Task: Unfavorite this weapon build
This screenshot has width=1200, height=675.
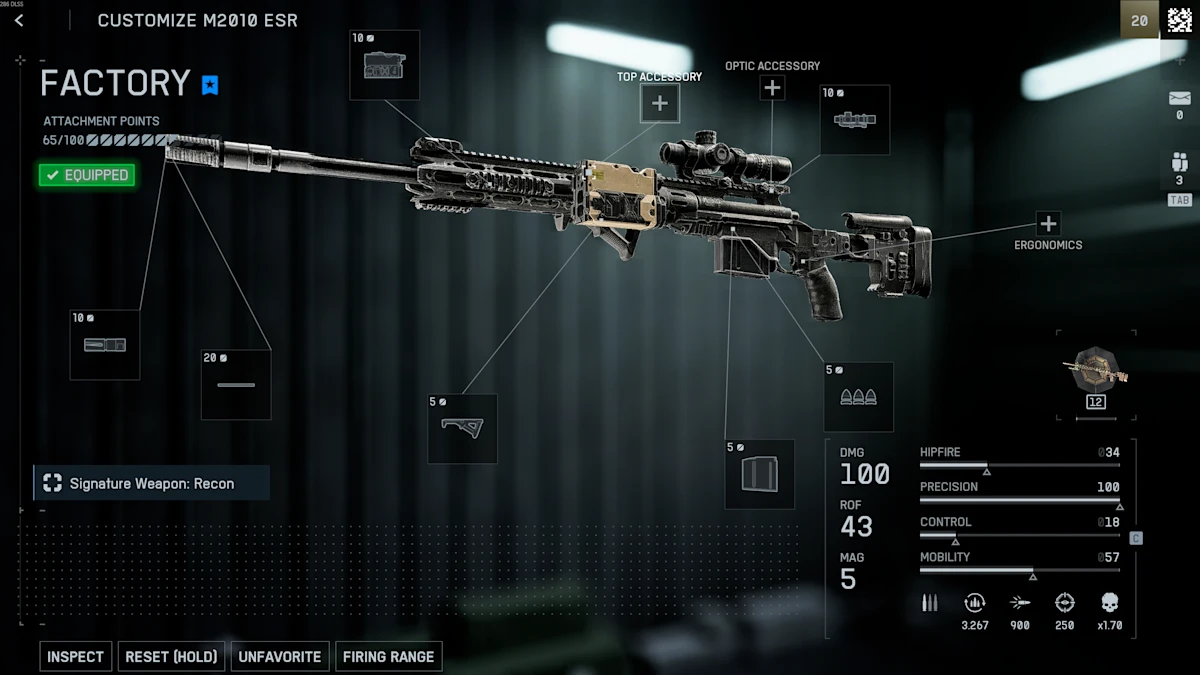Action: 280,657
